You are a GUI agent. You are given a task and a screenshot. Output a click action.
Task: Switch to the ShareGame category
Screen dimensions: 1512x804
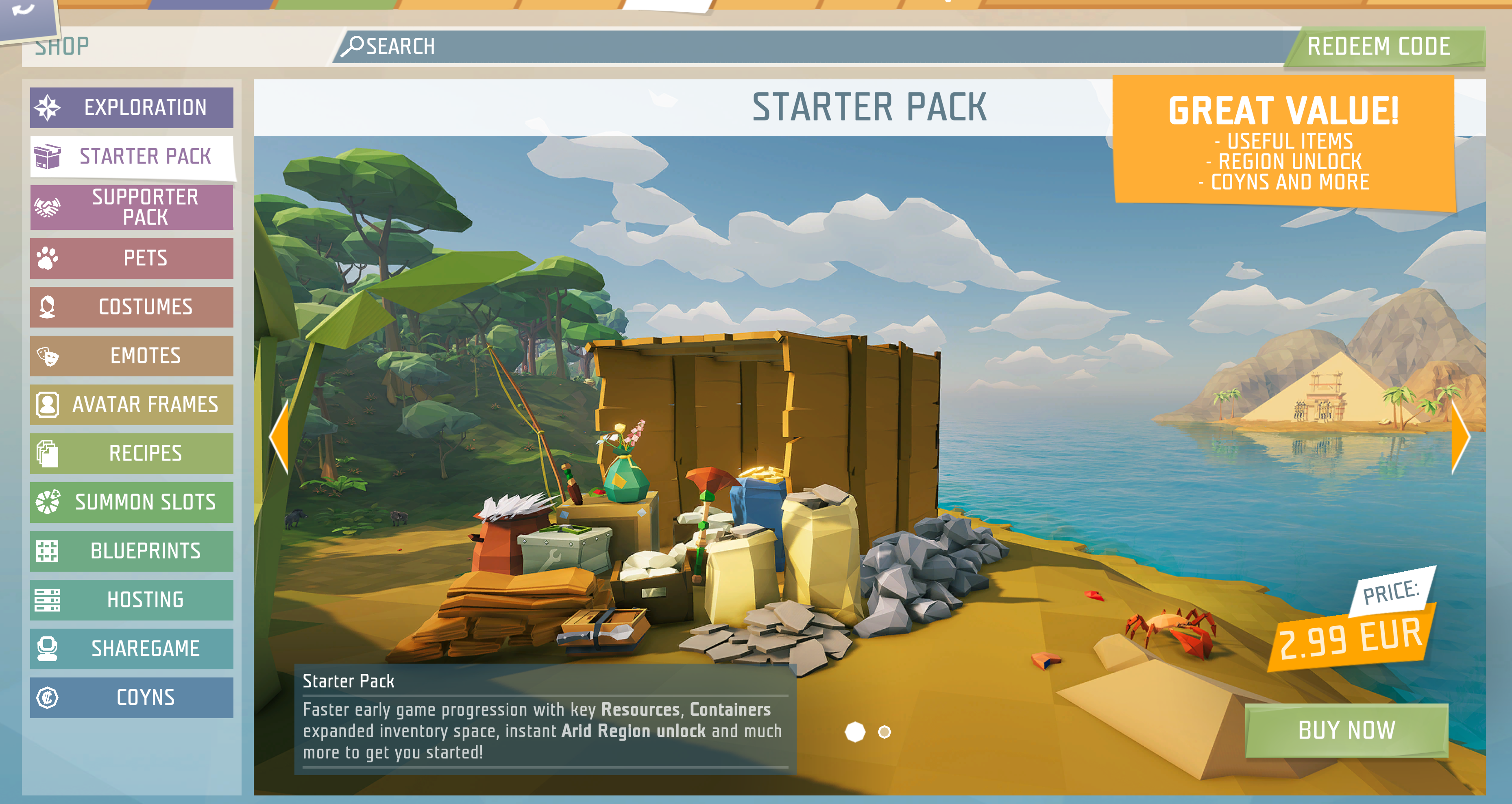coord(131,648)
